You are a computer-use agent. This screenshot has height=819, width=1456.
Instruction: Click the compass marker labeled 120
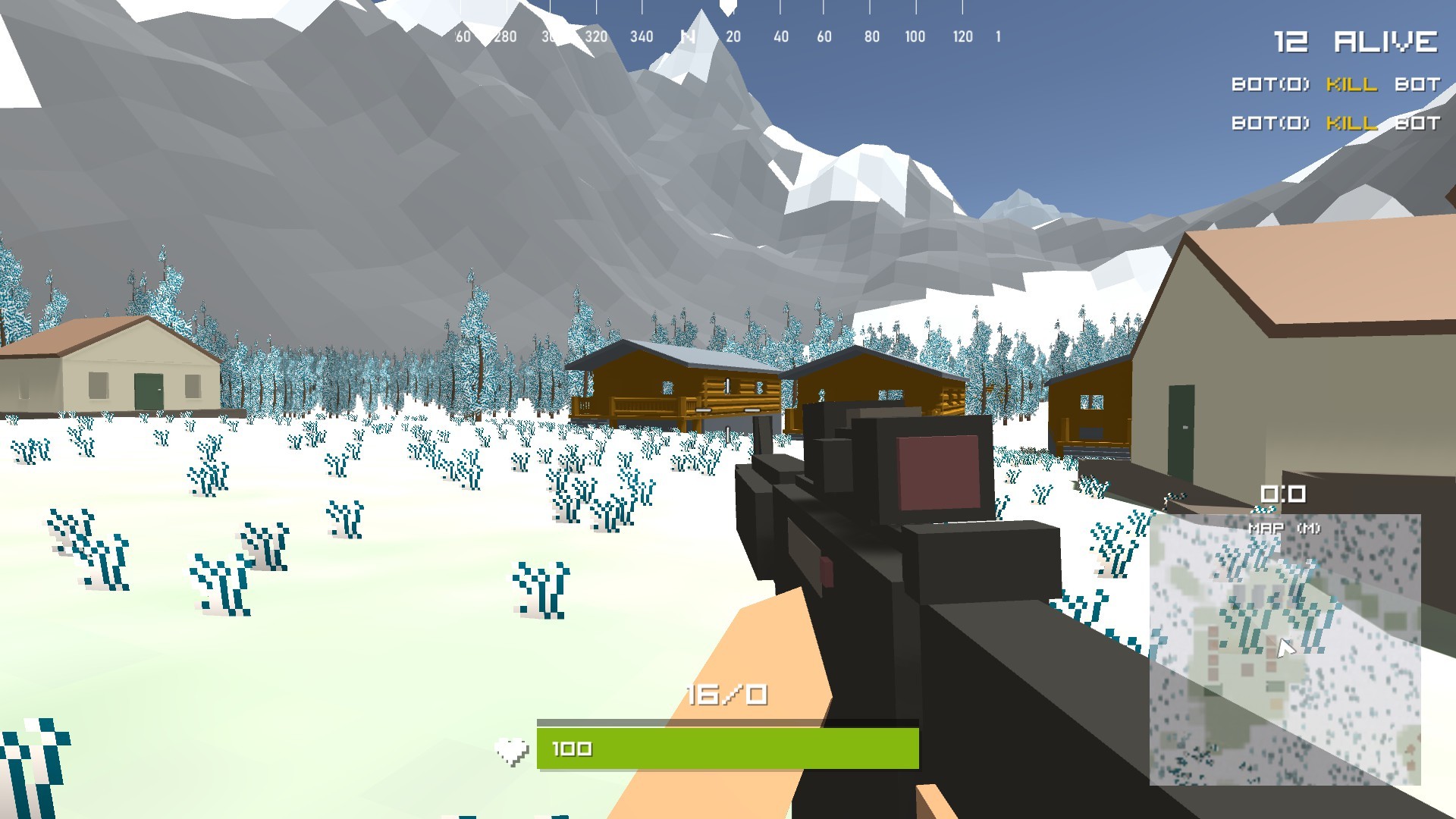[962, 35]
